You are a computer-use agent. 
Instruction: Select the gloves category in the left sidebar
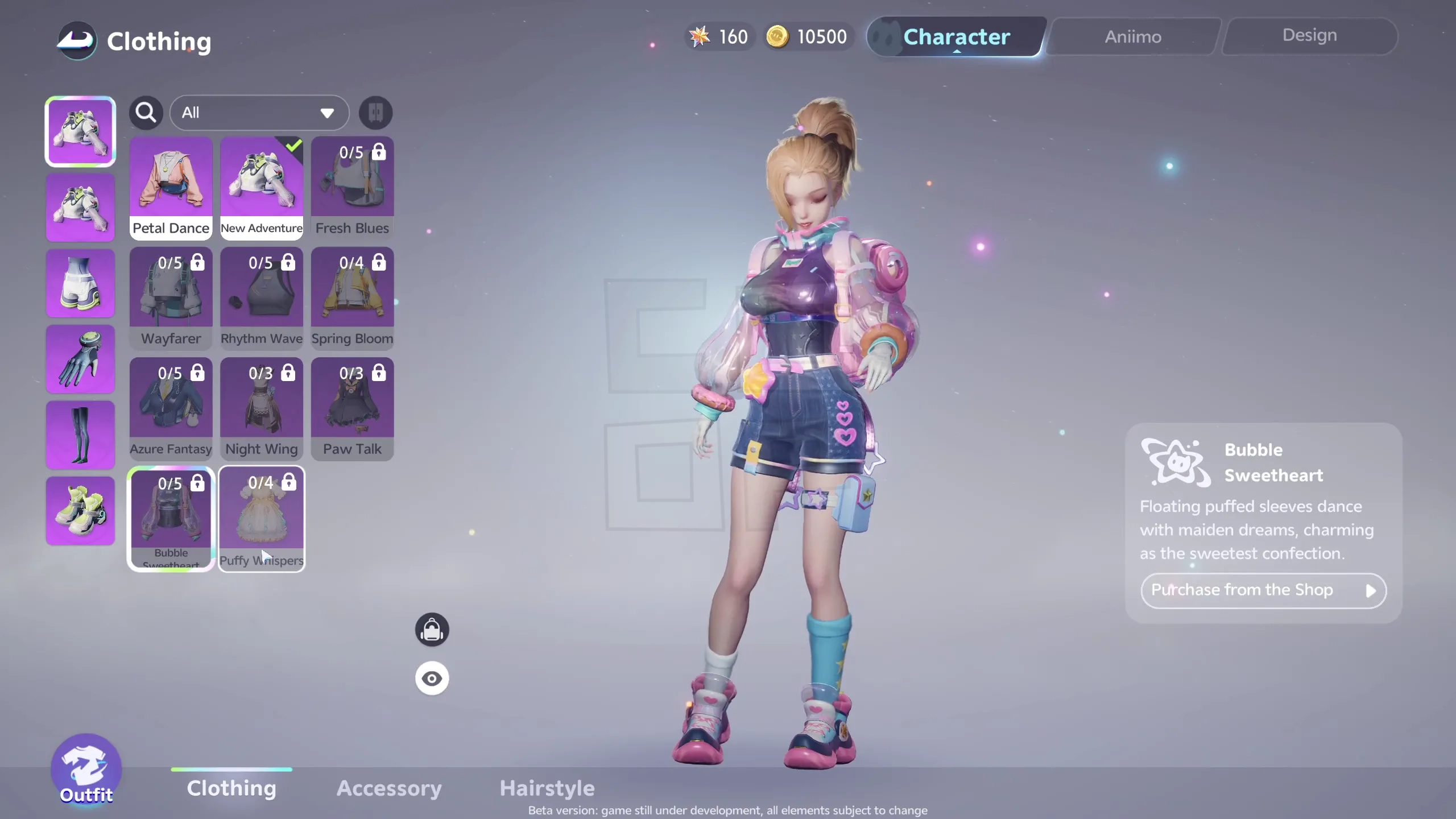coord(80,359)
